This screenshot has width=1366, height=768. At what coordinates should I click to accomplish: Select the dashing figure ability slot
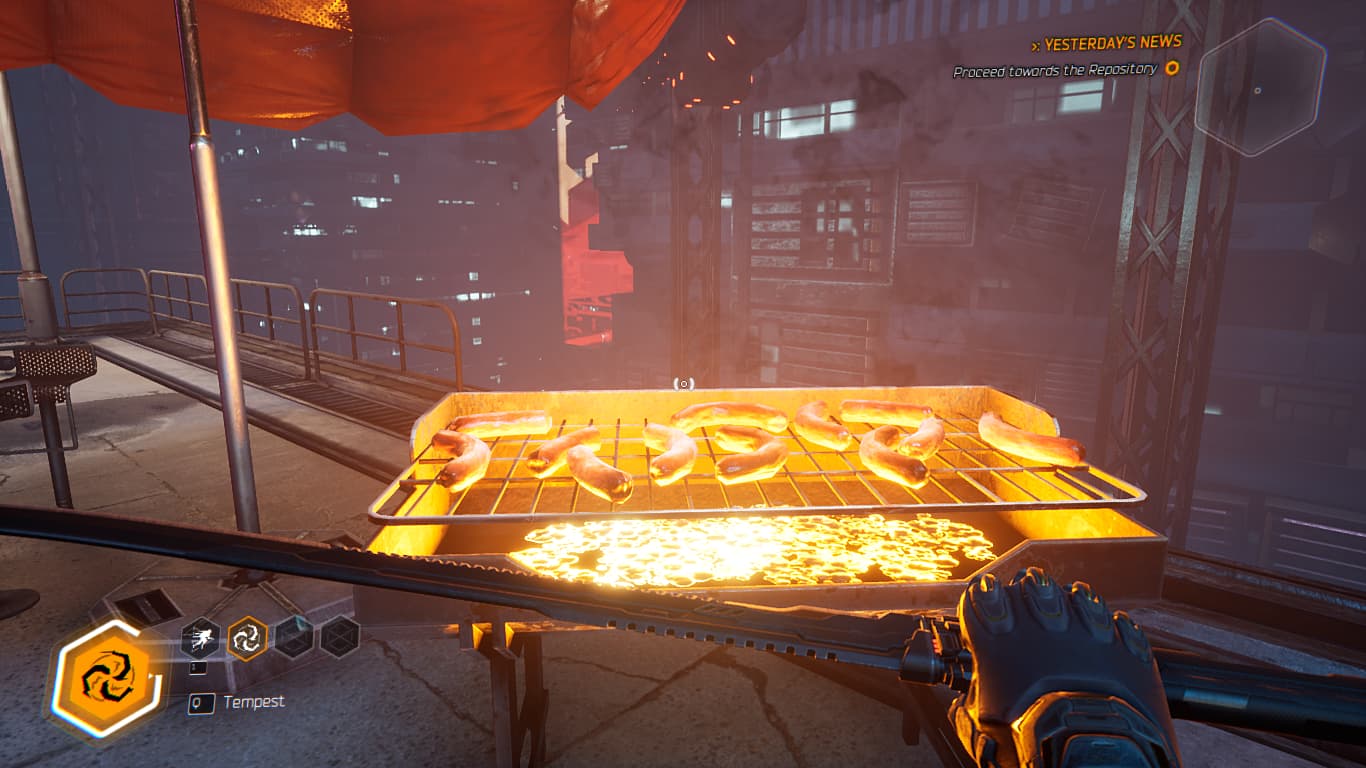(200, 637)
